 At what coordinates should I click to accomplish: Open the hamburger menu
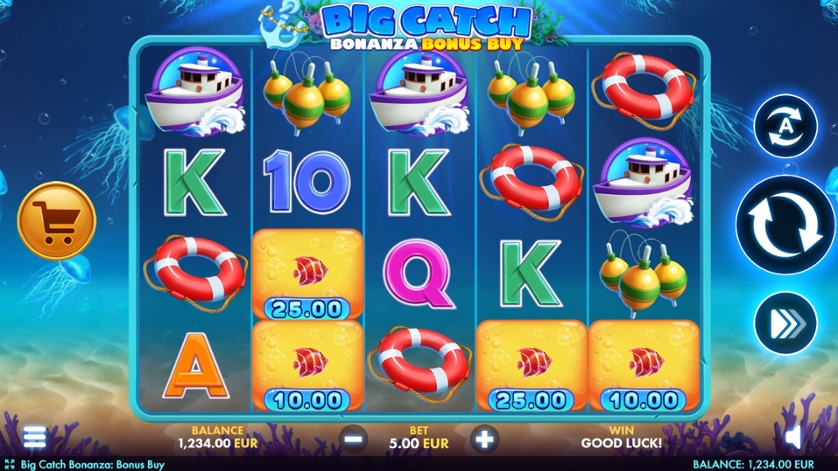[x=35, y=436]
